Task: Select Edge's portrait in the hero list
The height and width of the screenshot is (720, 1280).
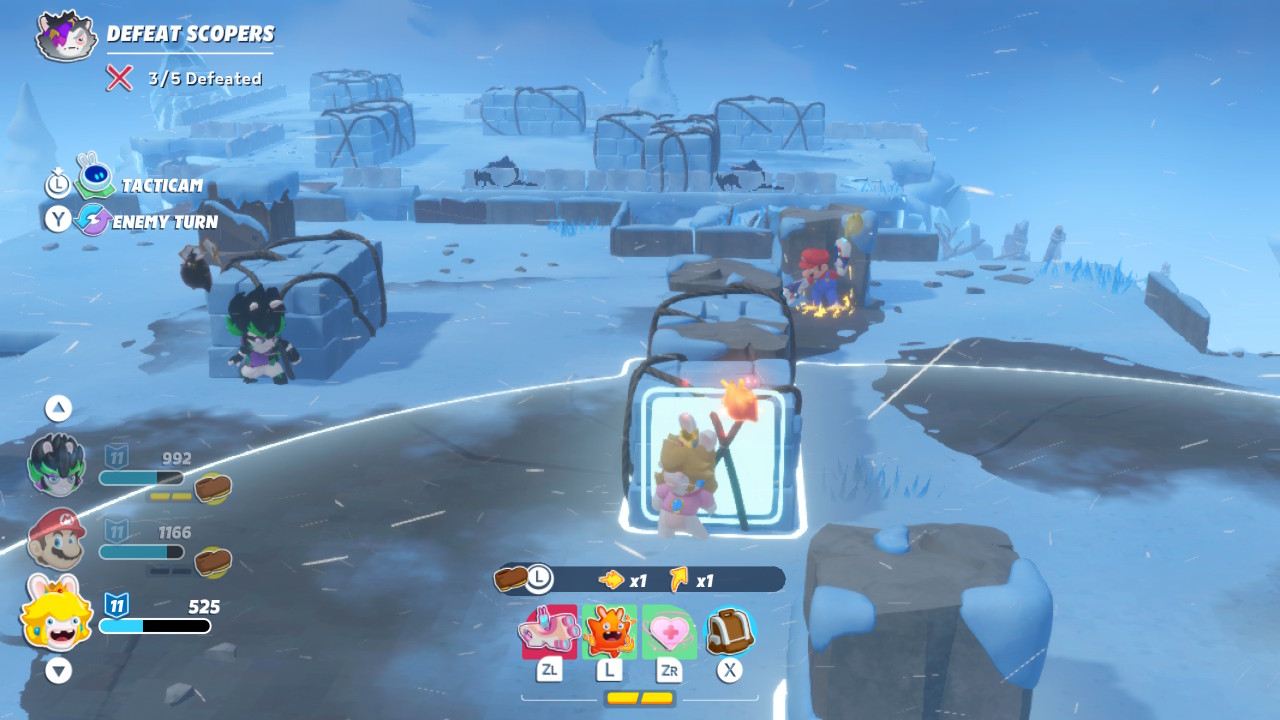Action: tap(56, 466)
